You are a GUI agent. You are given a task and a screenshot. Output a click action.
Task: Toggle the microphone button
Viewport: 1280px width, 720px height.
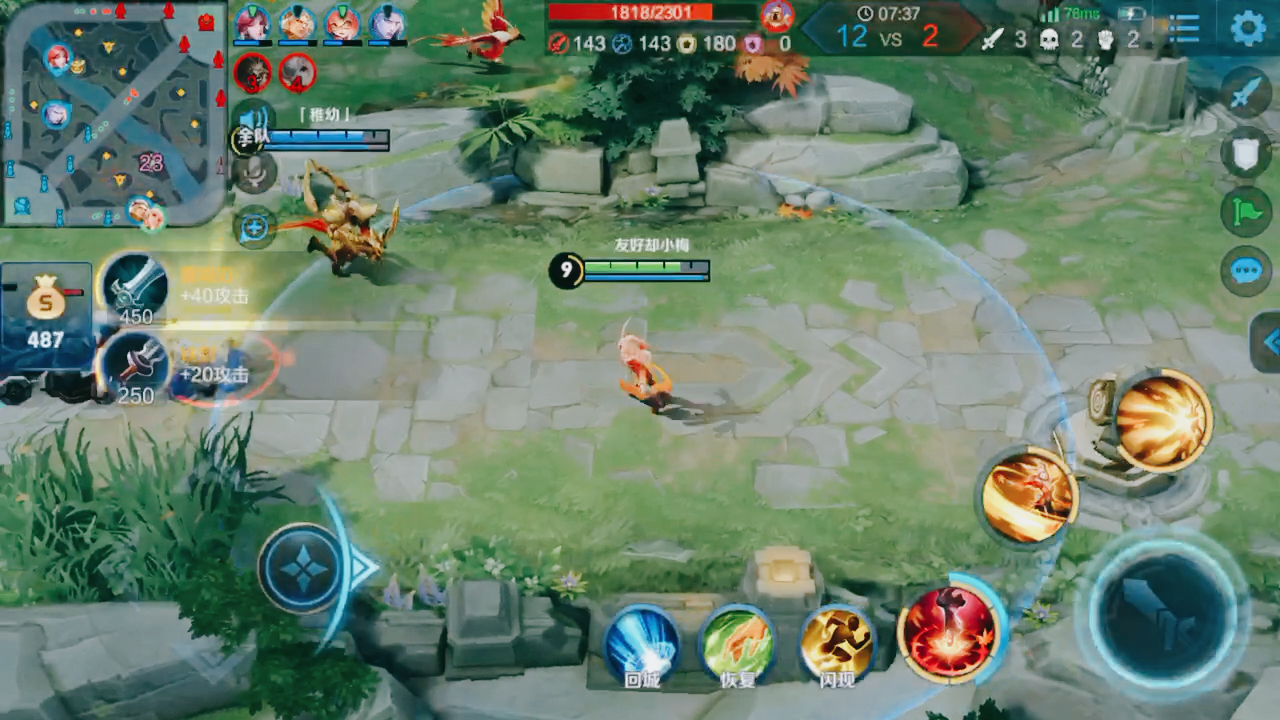(x=255, y=173)
